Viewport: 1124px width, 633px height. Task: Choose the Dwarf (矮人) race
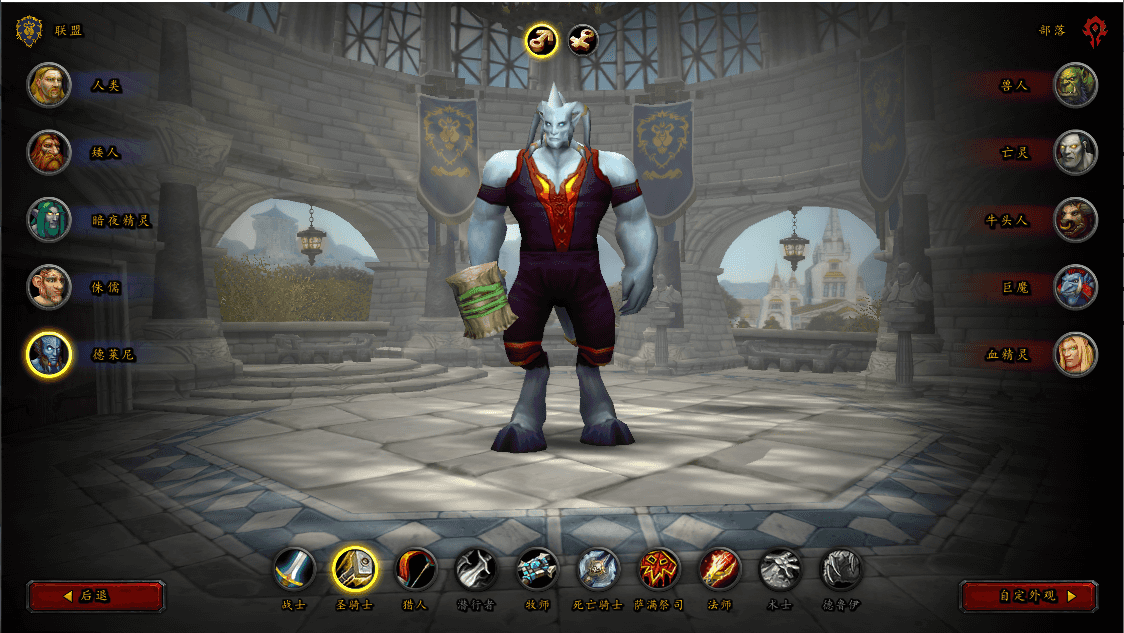49,152
